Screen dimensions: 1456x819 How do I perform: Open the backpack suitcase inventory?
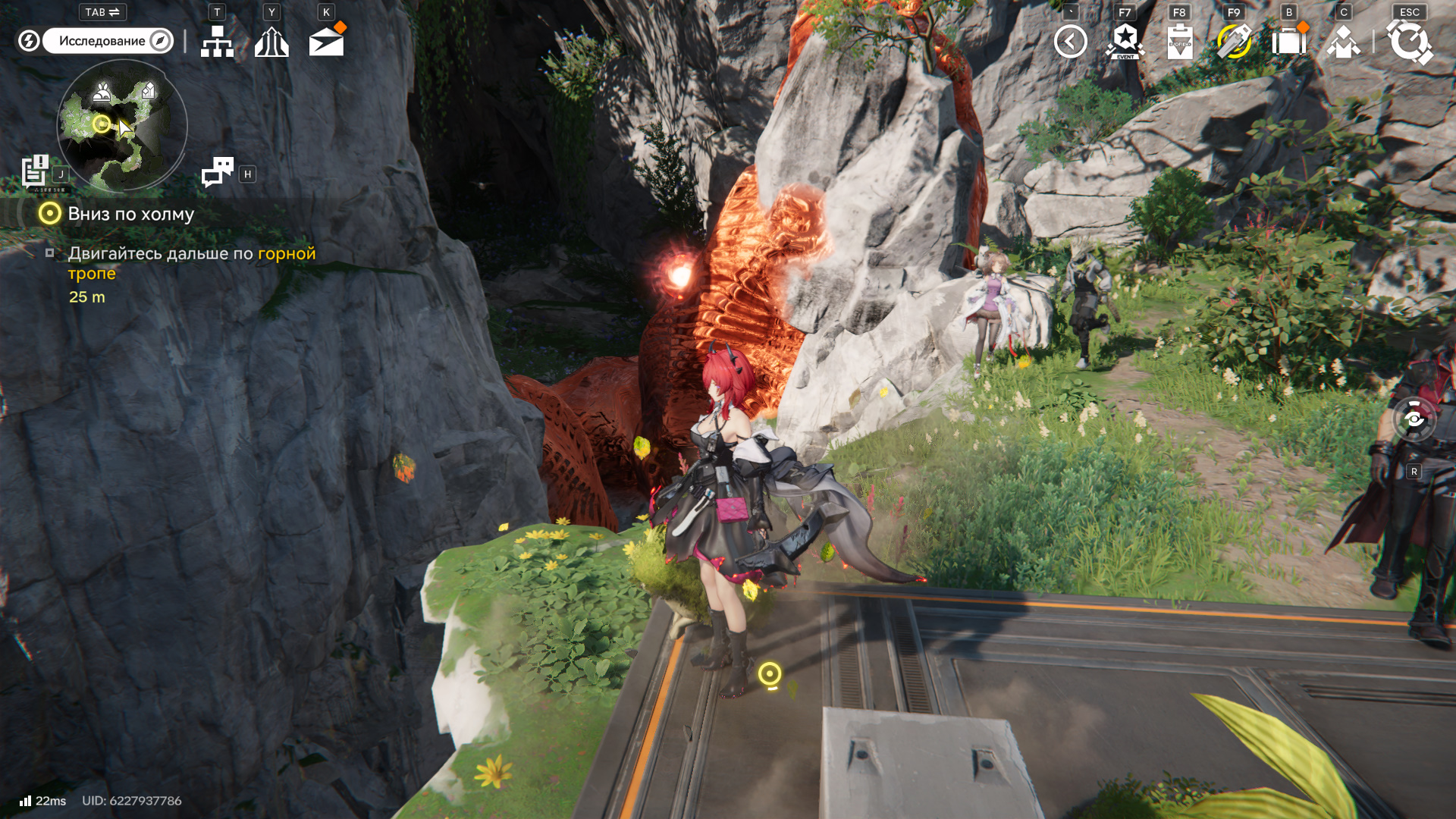tap(1288, 42)
